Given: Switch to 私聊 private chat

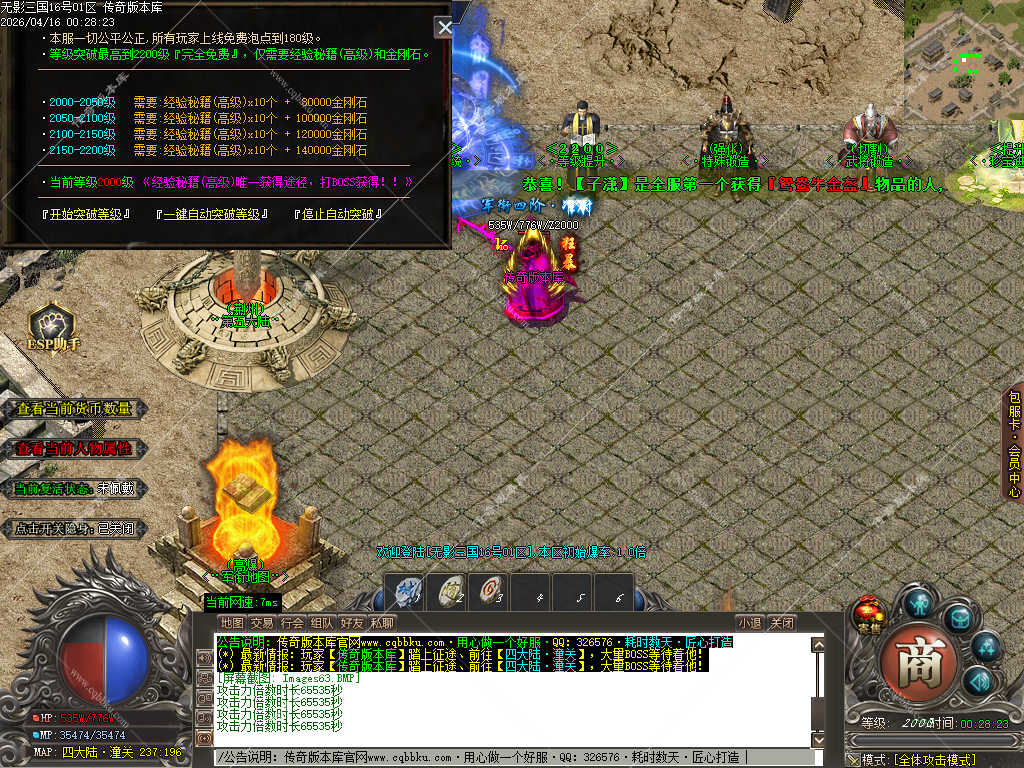Looking at the screenshot, I should pyautogui.click(x=382, y=623).
